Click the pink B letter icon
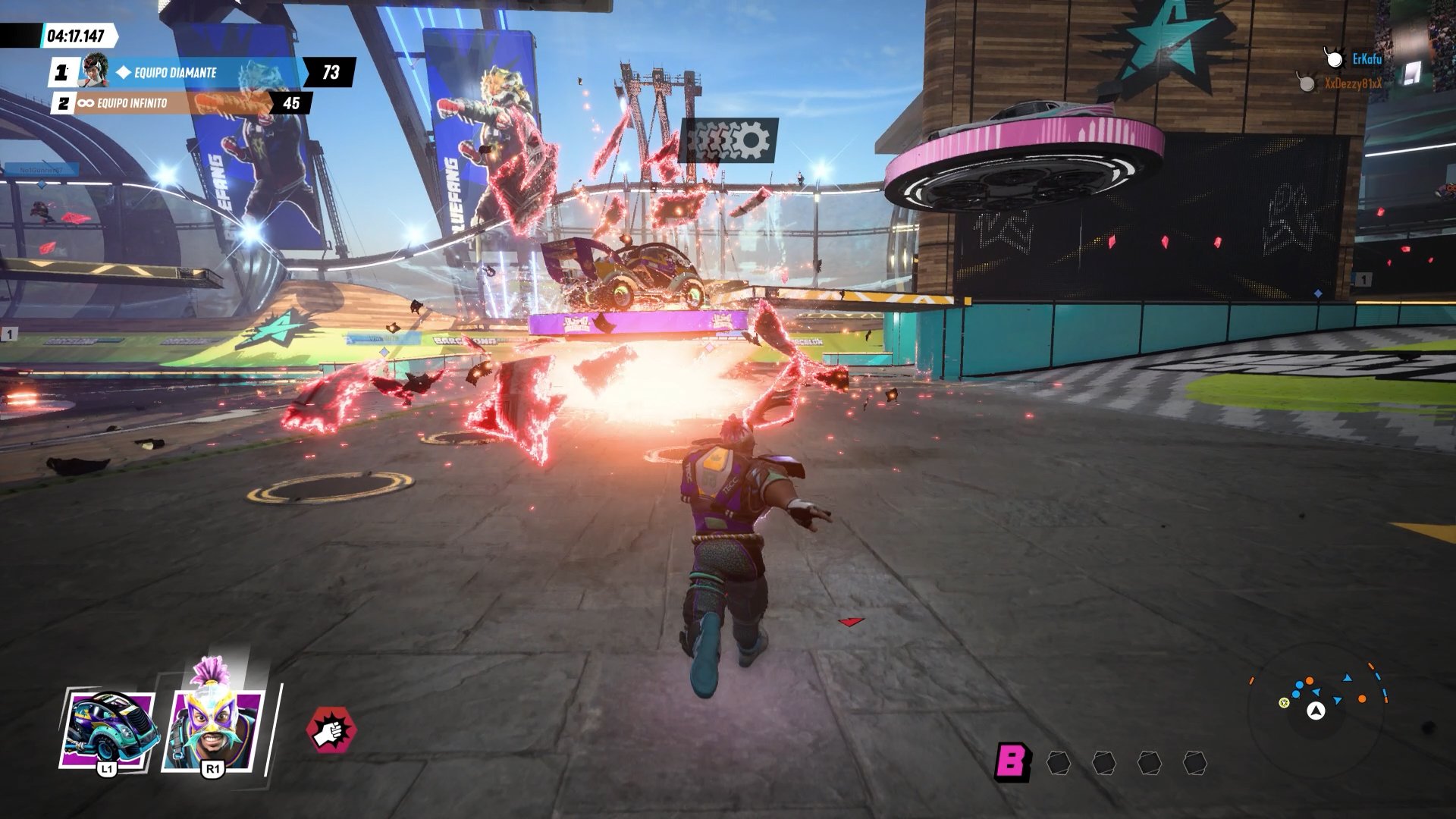Image resolution: width=1456 pixels, height=819 pixels. tap(1012, 761)
